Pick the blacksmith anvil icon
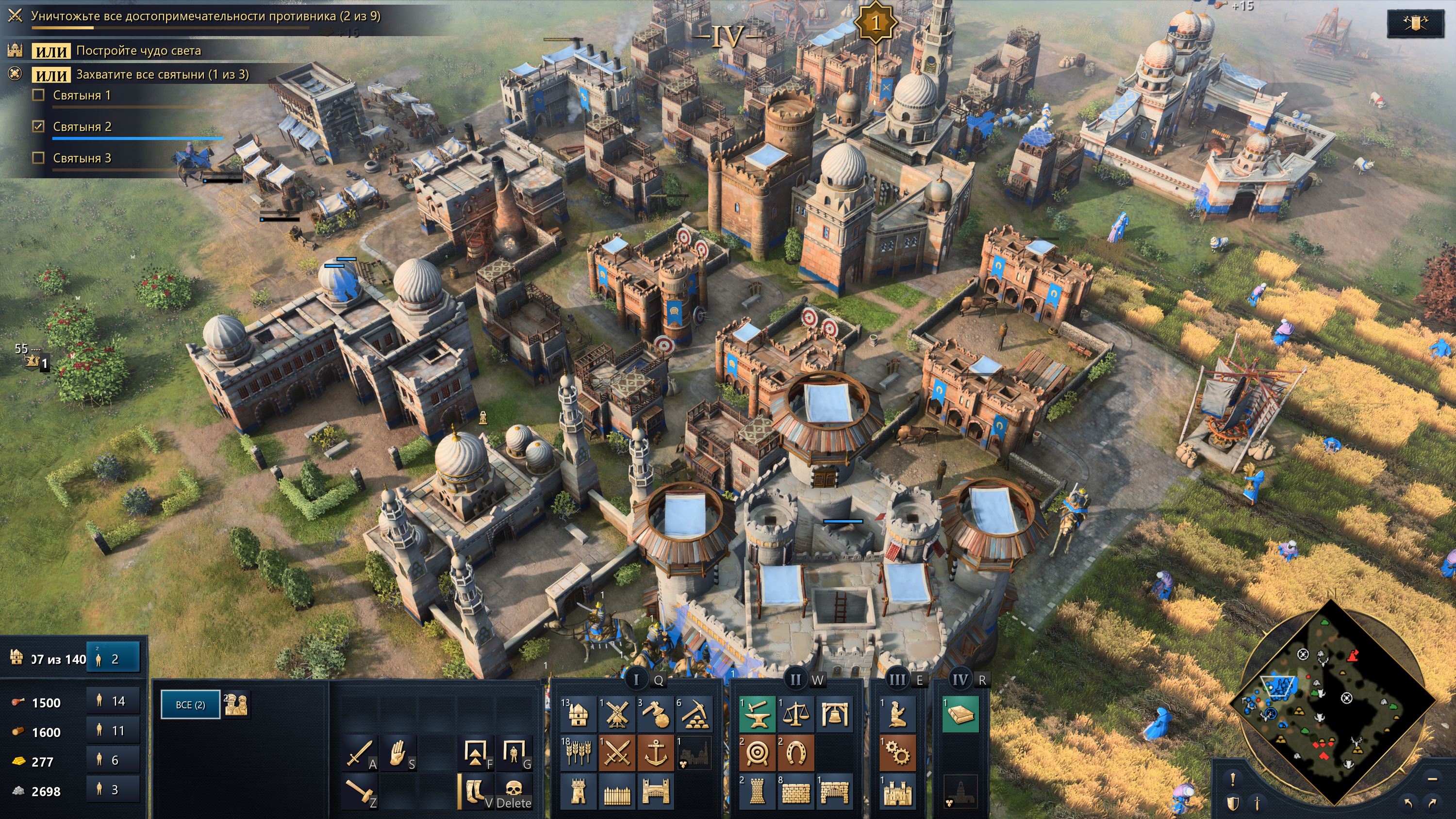Screen dimensions: 1456x819 pos(757,714)
